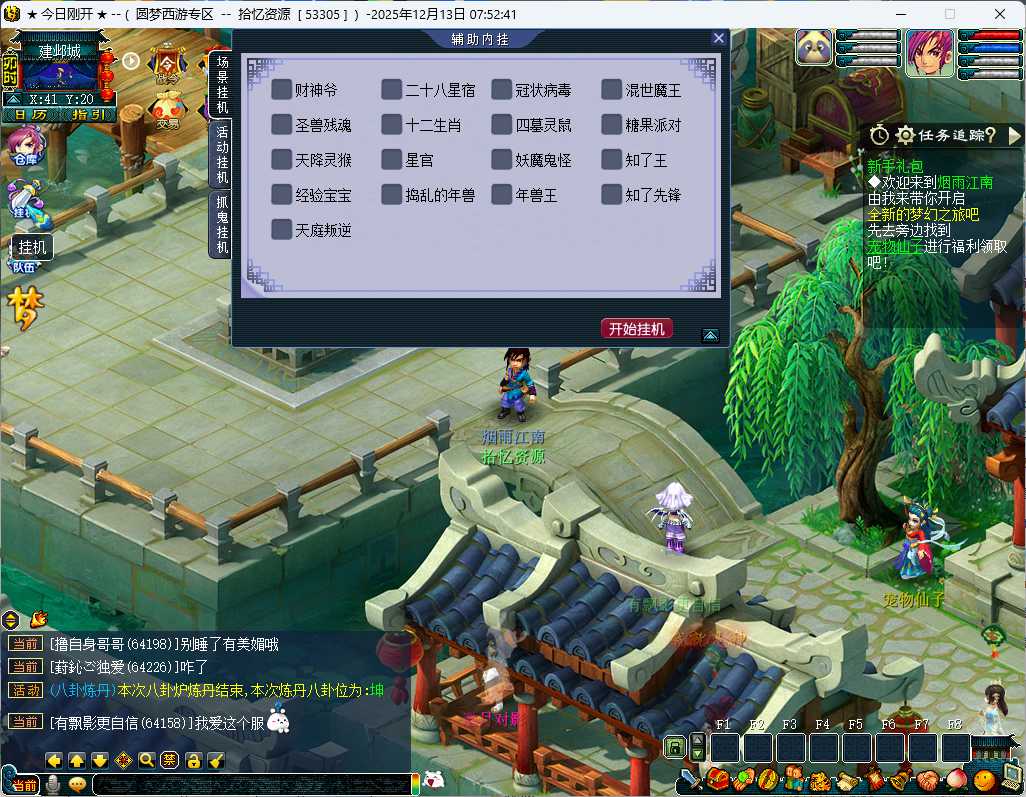1026x797 pixels.
Task: Check the 冠状病毒 box
Action: 501,90
